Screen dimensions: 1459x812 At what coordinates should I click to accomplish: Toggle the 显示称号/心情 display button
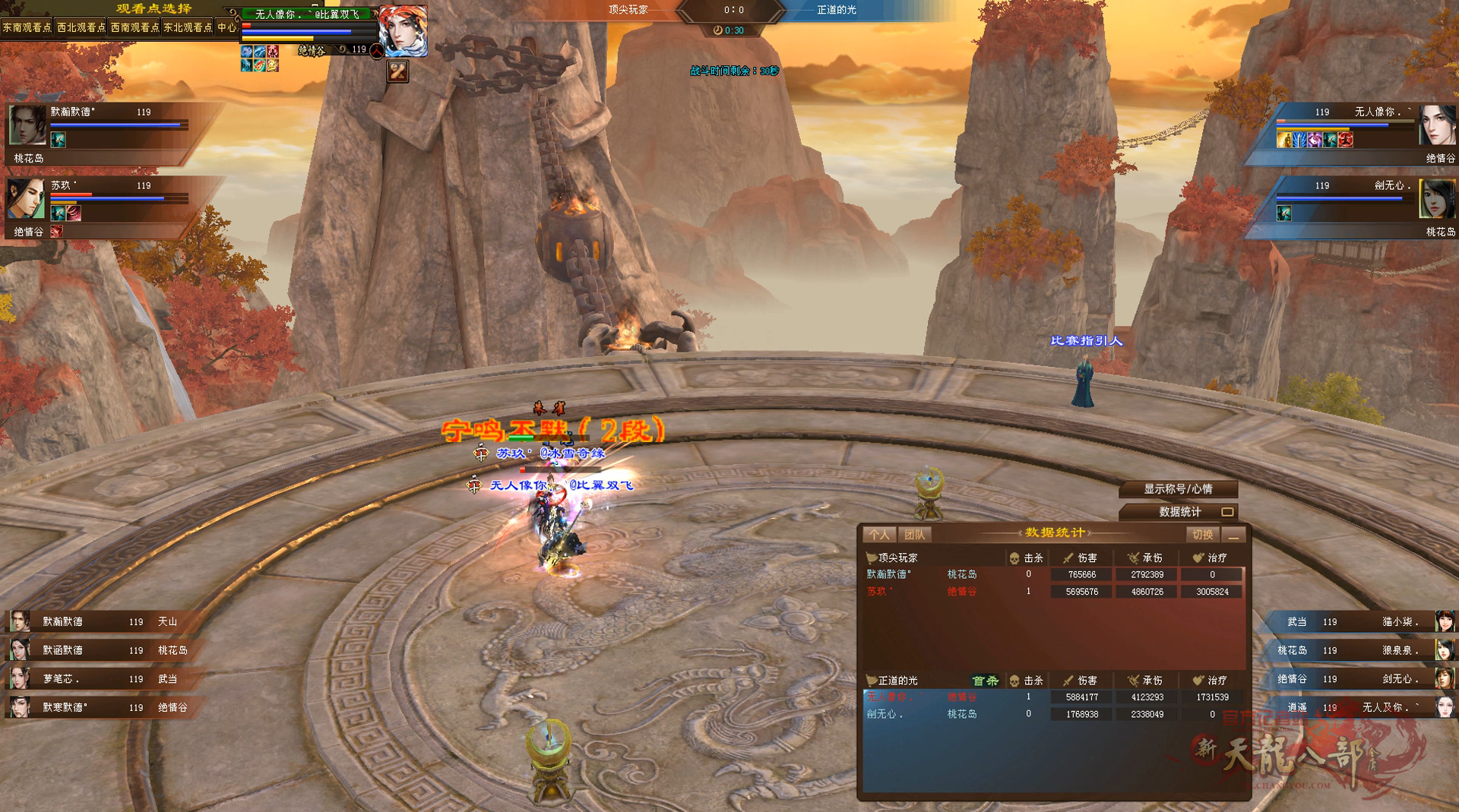click(1178, 489)
